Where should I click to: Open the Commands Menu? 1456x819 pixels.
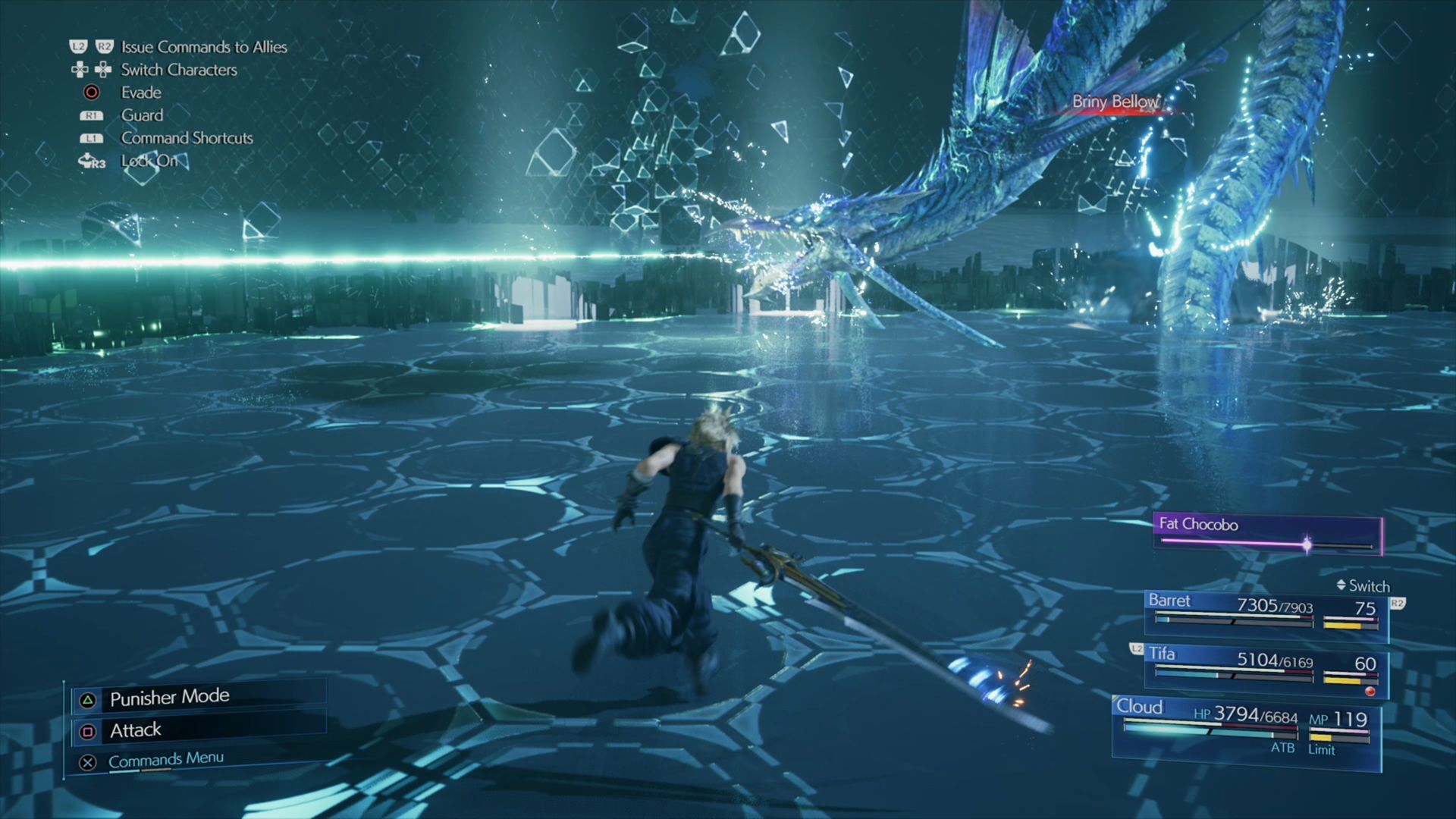pyautogui.click(x=165, y=758)
